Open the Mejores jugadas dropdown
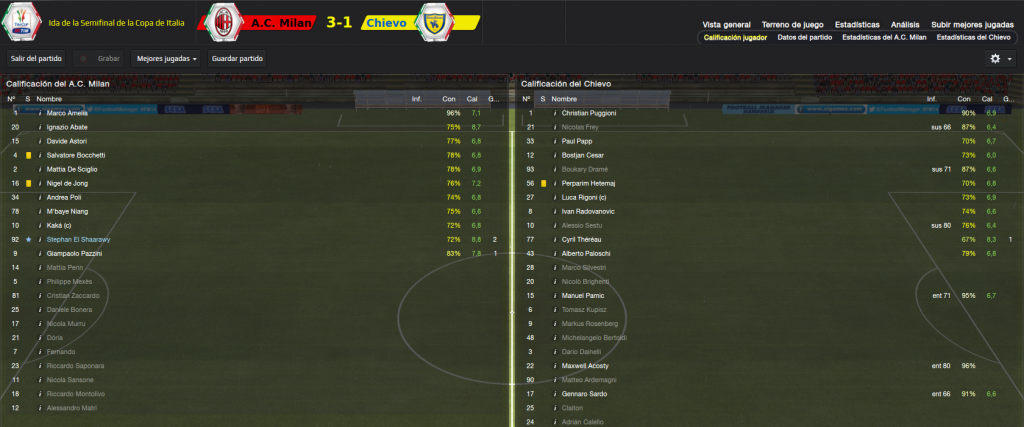 click(166, 59)
